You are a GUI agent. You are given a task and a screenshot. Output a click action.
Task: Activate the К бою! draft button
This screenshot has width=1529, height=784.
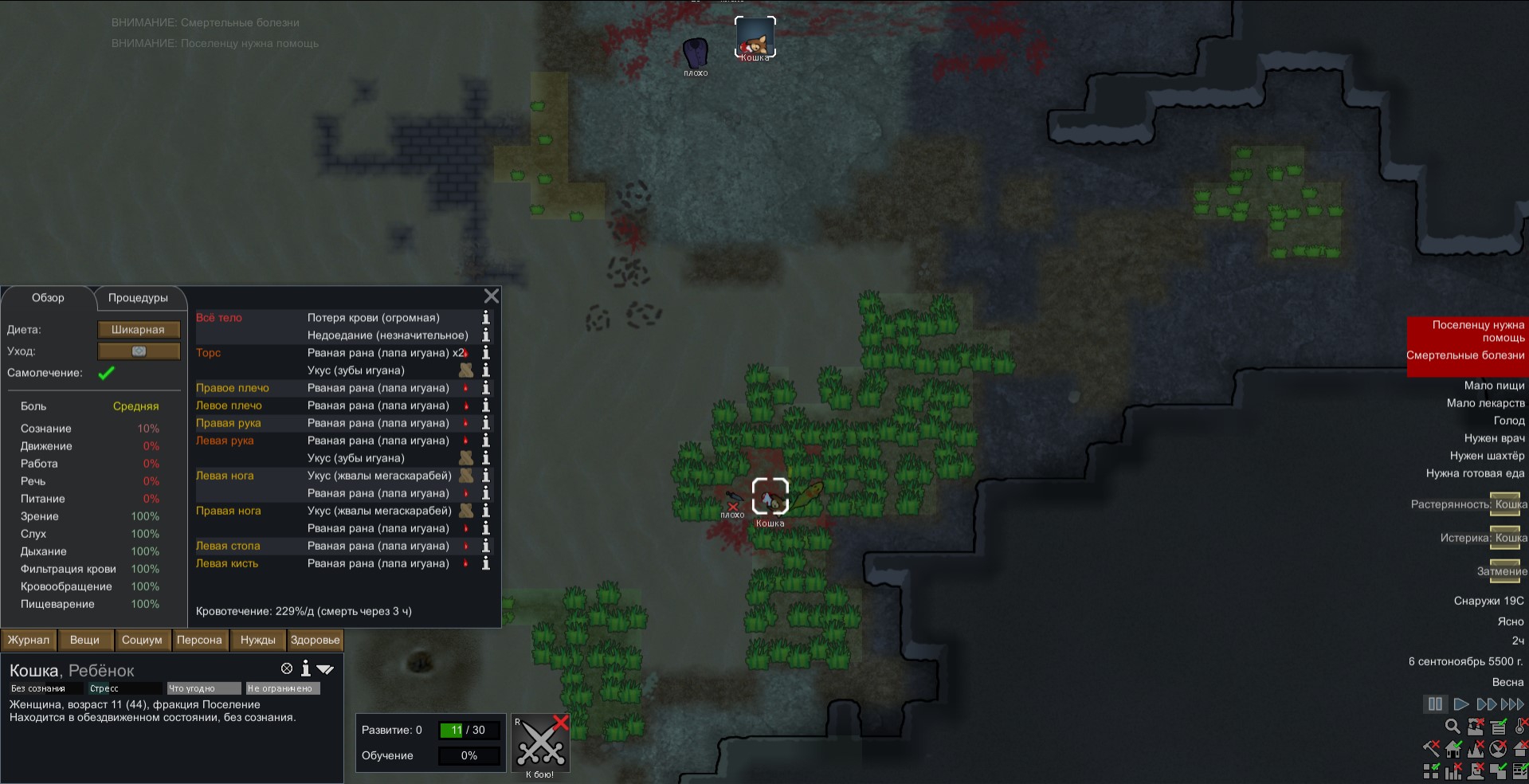point(540,744)
